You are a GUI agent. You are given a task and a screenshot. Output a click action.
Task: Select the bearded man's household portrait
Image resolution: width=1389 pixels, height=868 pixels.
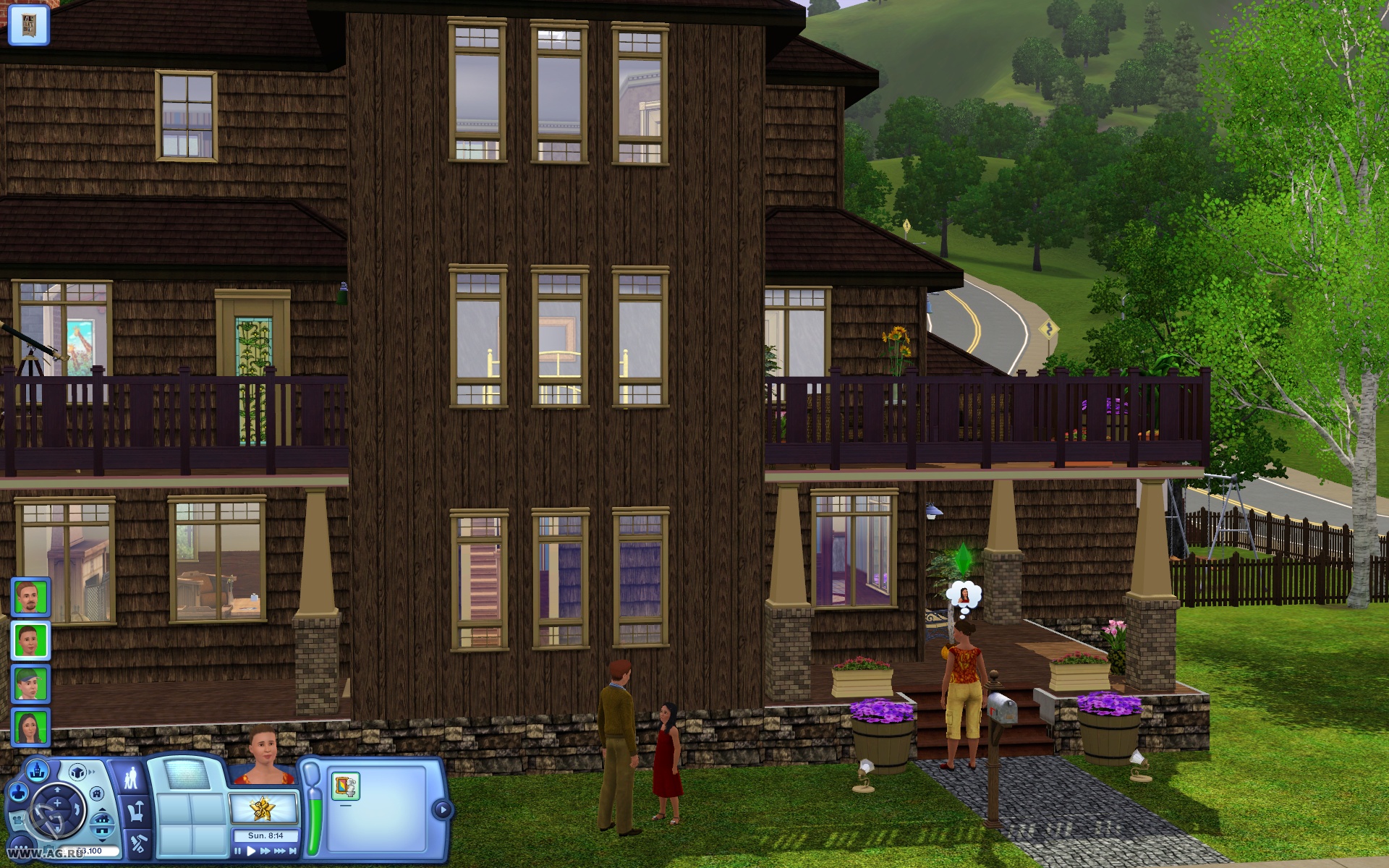[30, 597]
